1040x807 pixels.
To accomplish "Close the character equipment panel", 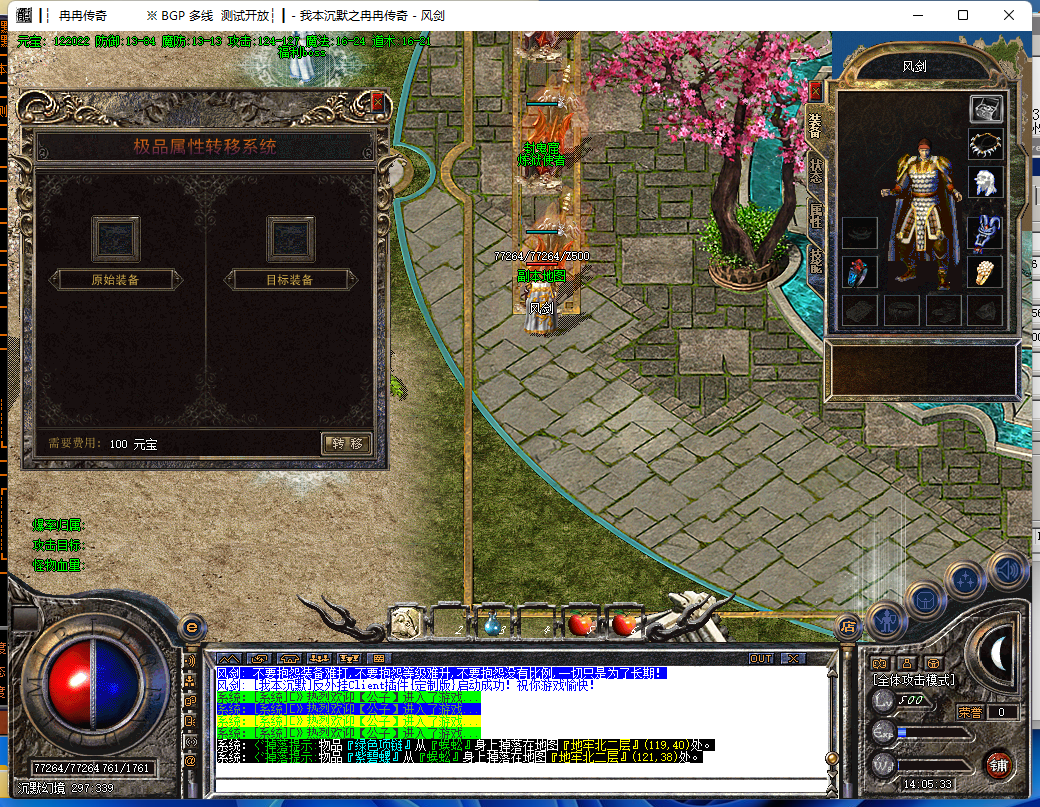I will [815, 92].
